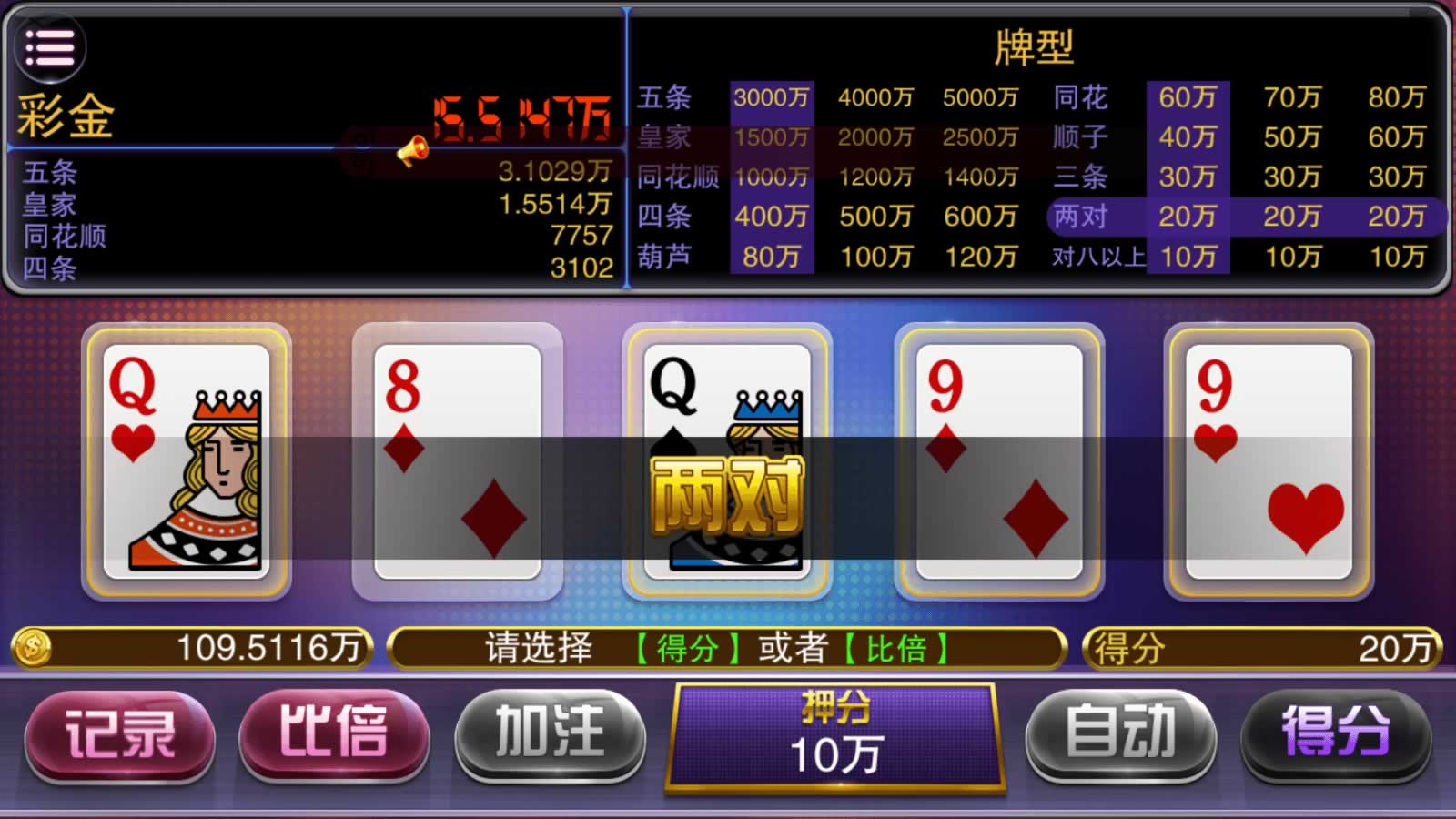The height and width of the screenshot is (819, 1456).
Task: Collect winnings with the 得分 button
Action: tap(1335, 733)
